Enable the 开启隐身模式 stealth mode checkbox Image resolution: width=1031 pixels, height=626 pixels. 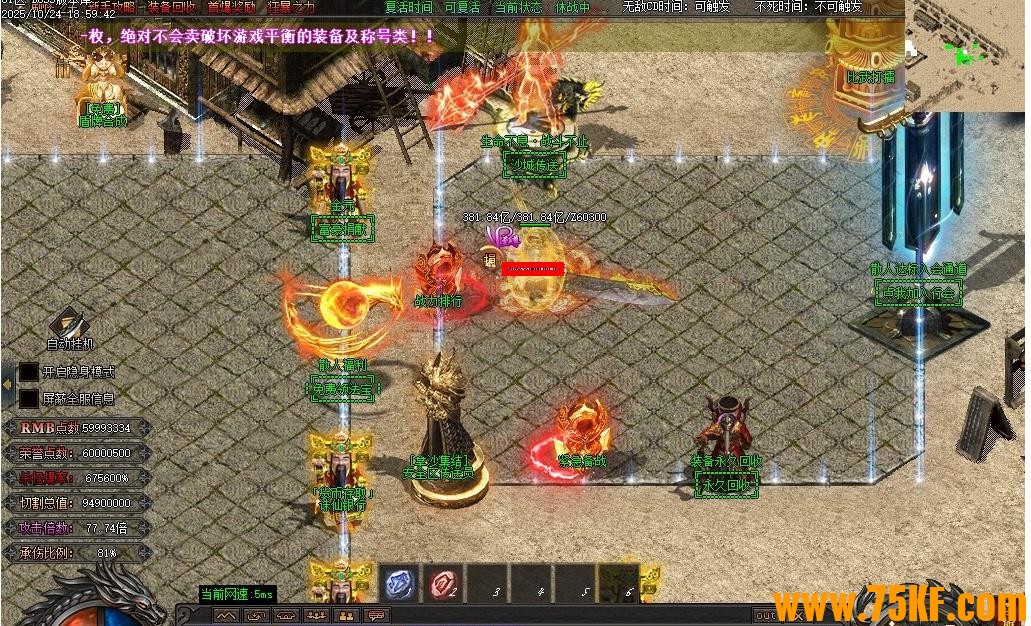[x=29, y=371]
